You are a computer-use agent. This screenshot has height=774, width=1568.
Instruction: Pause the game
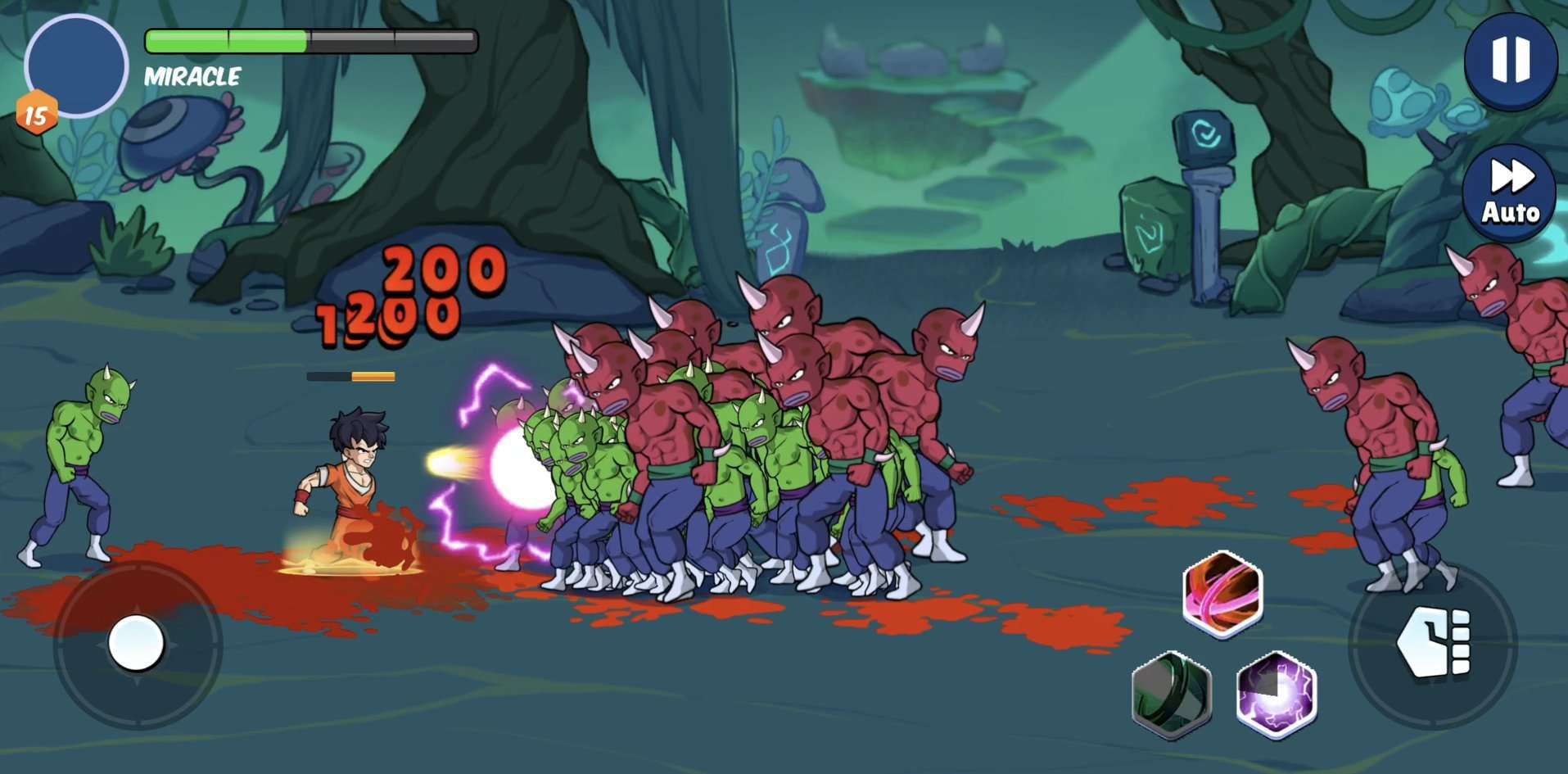pyautogui.click(x=1510, y=61)
